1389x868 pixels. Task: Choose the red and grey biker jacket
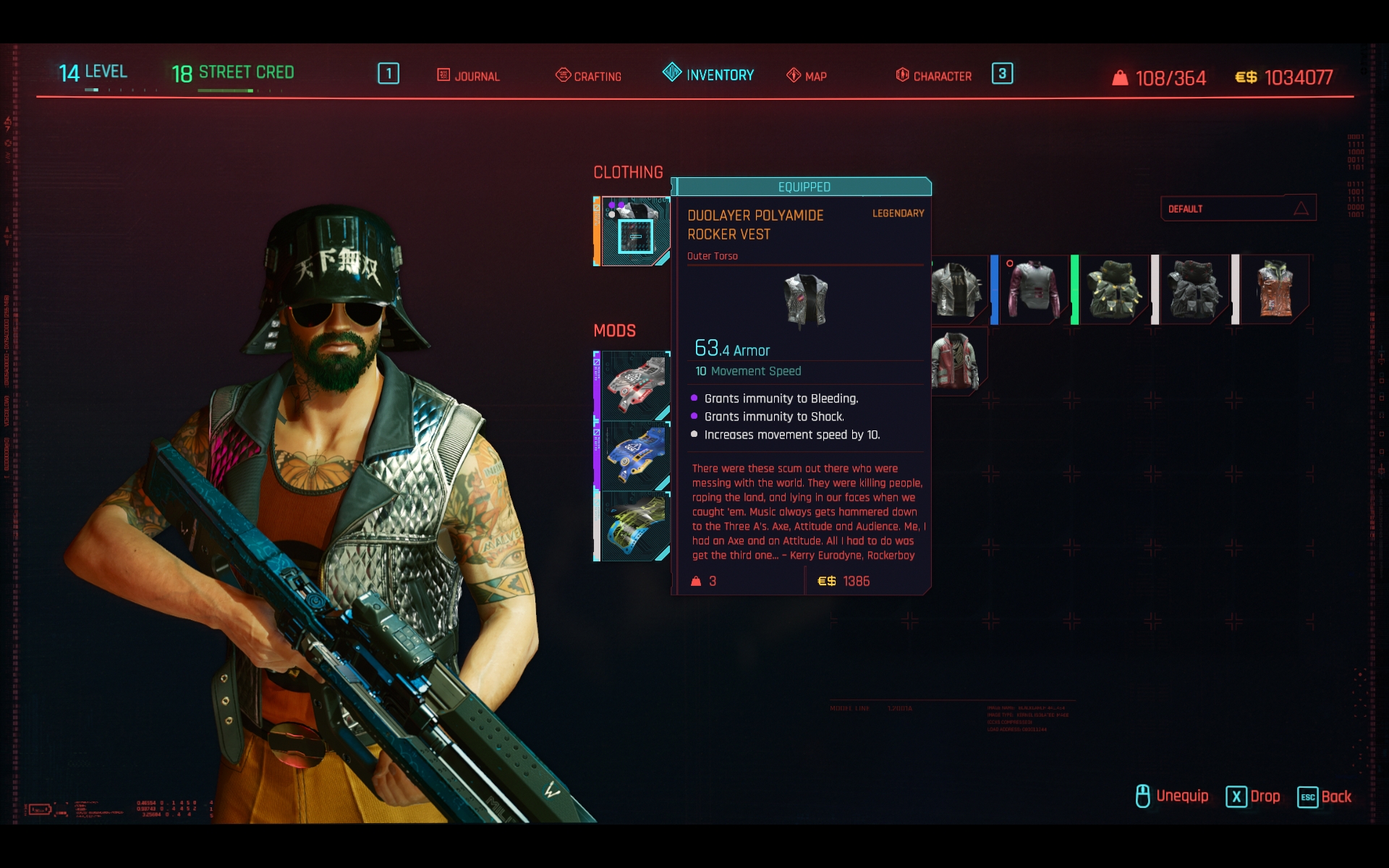956,361
